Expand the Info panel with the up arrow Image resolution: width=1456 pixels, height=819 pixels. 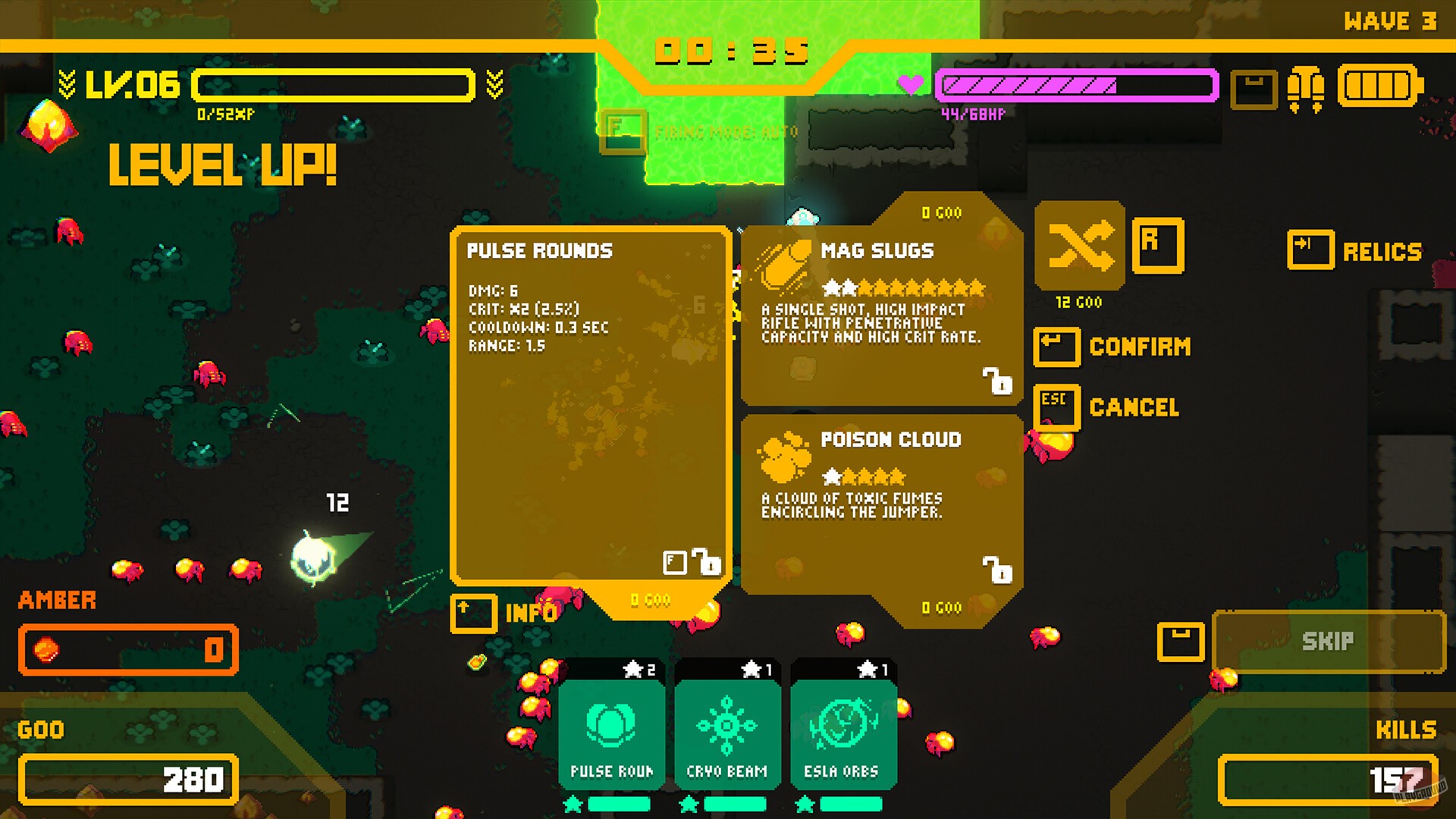[x=474, y=613]
